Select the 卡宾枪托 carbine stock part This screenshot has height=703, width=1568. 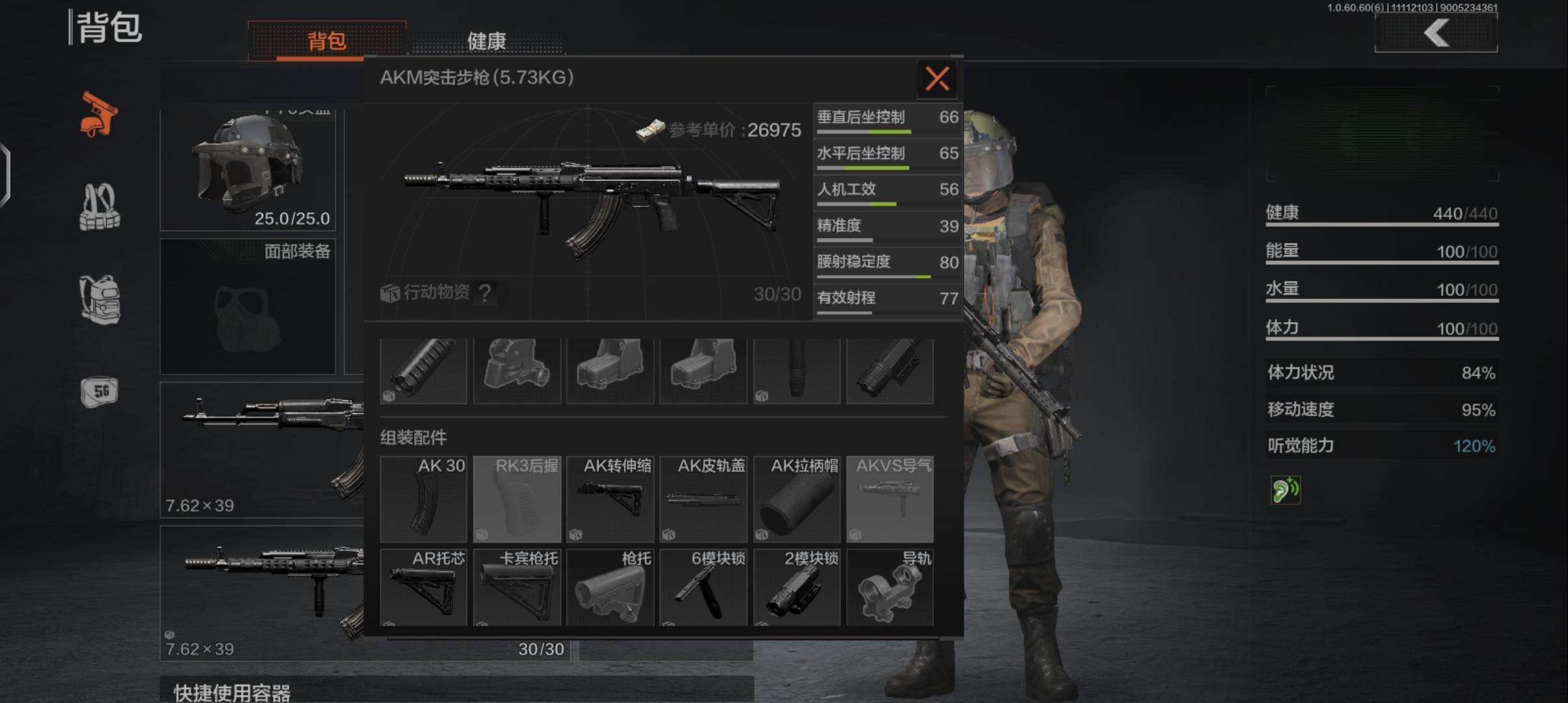(x=517, y=587)
